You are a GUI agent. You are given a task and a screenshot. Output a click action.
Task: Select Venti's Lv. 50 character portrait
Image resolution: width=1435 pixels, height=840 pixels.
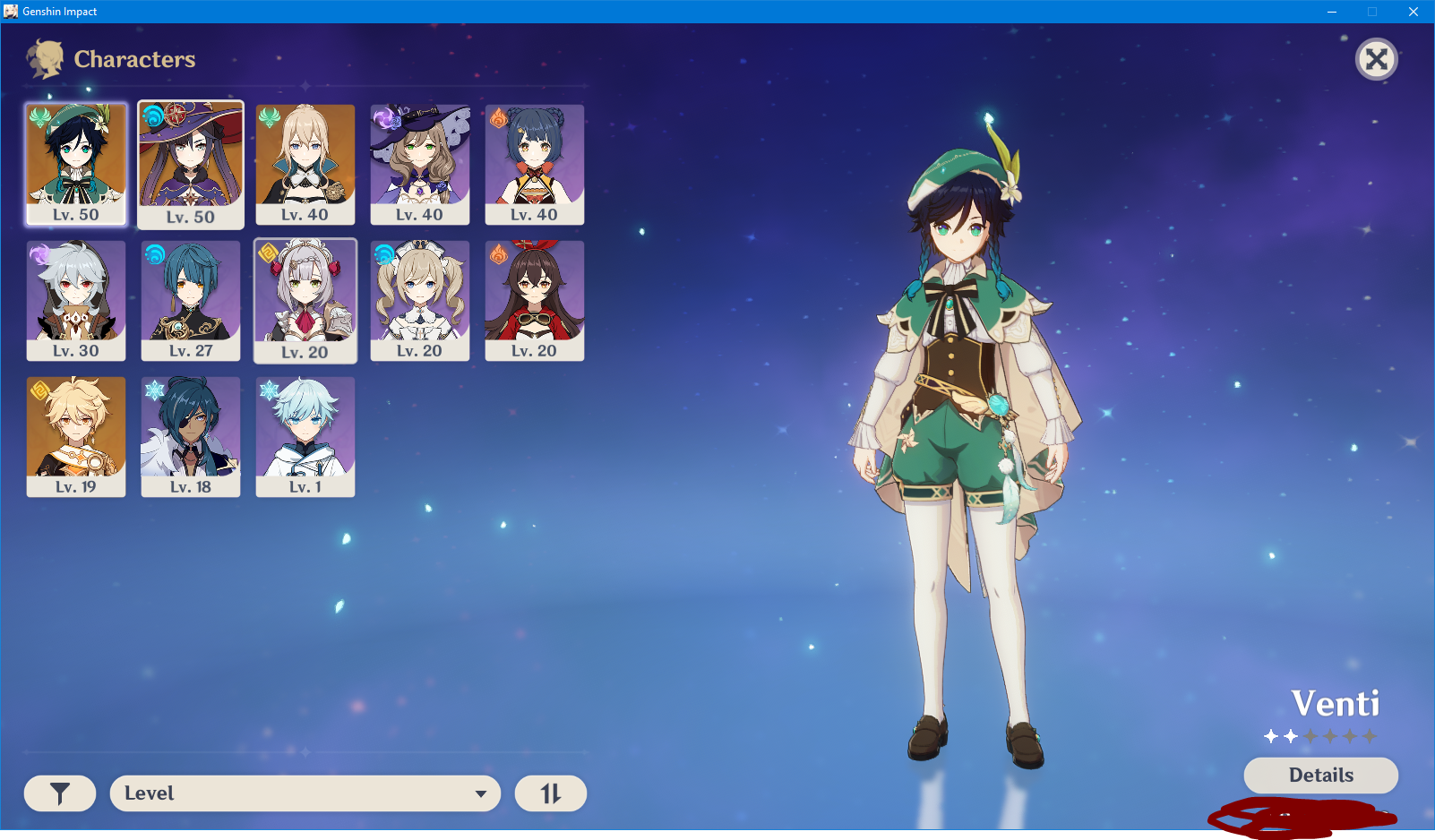[x=76, y=163]
